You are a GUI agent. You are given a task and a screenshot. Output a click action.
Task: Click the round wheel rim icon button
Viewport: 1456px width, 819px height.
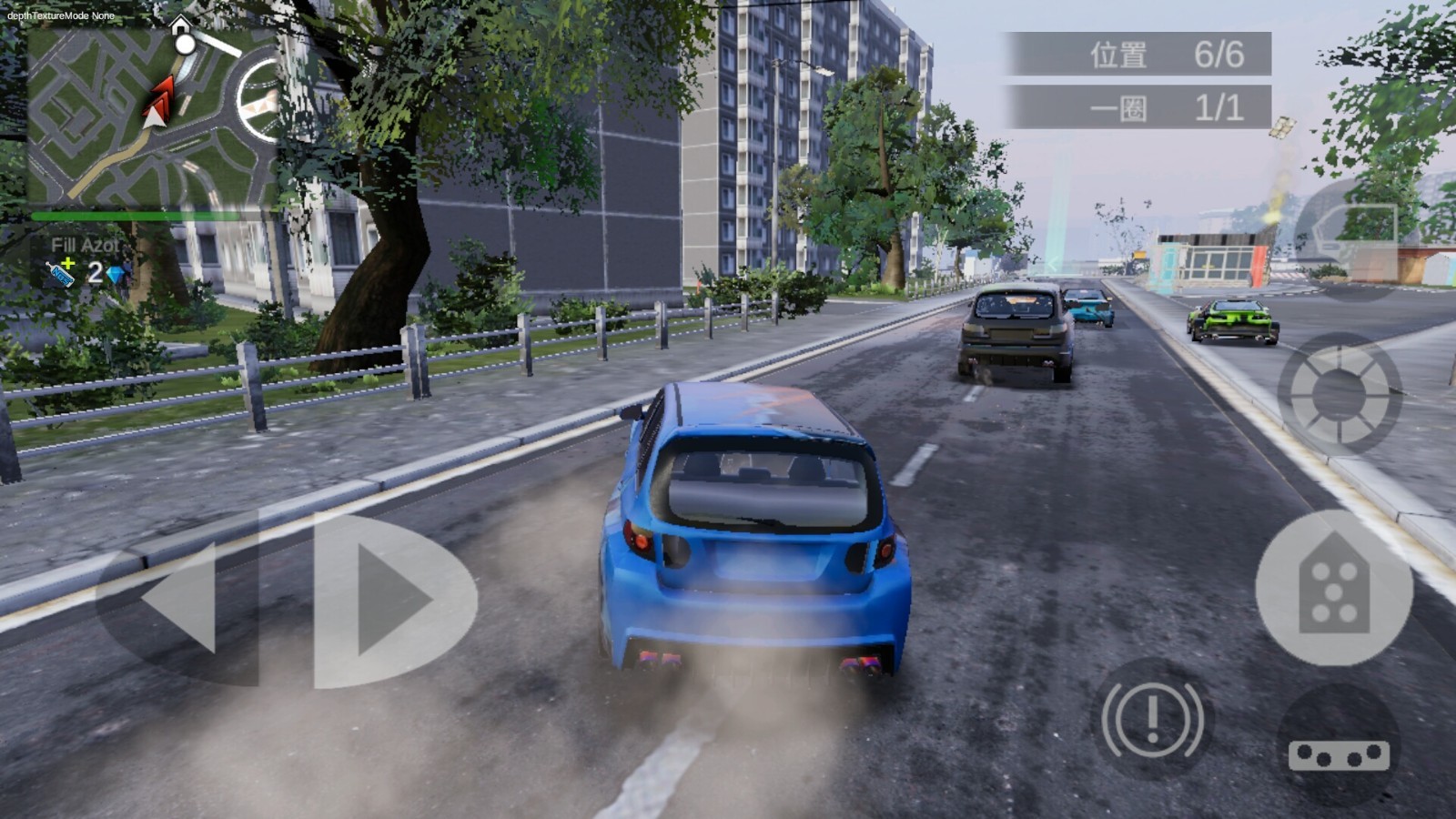[1340, 393]
